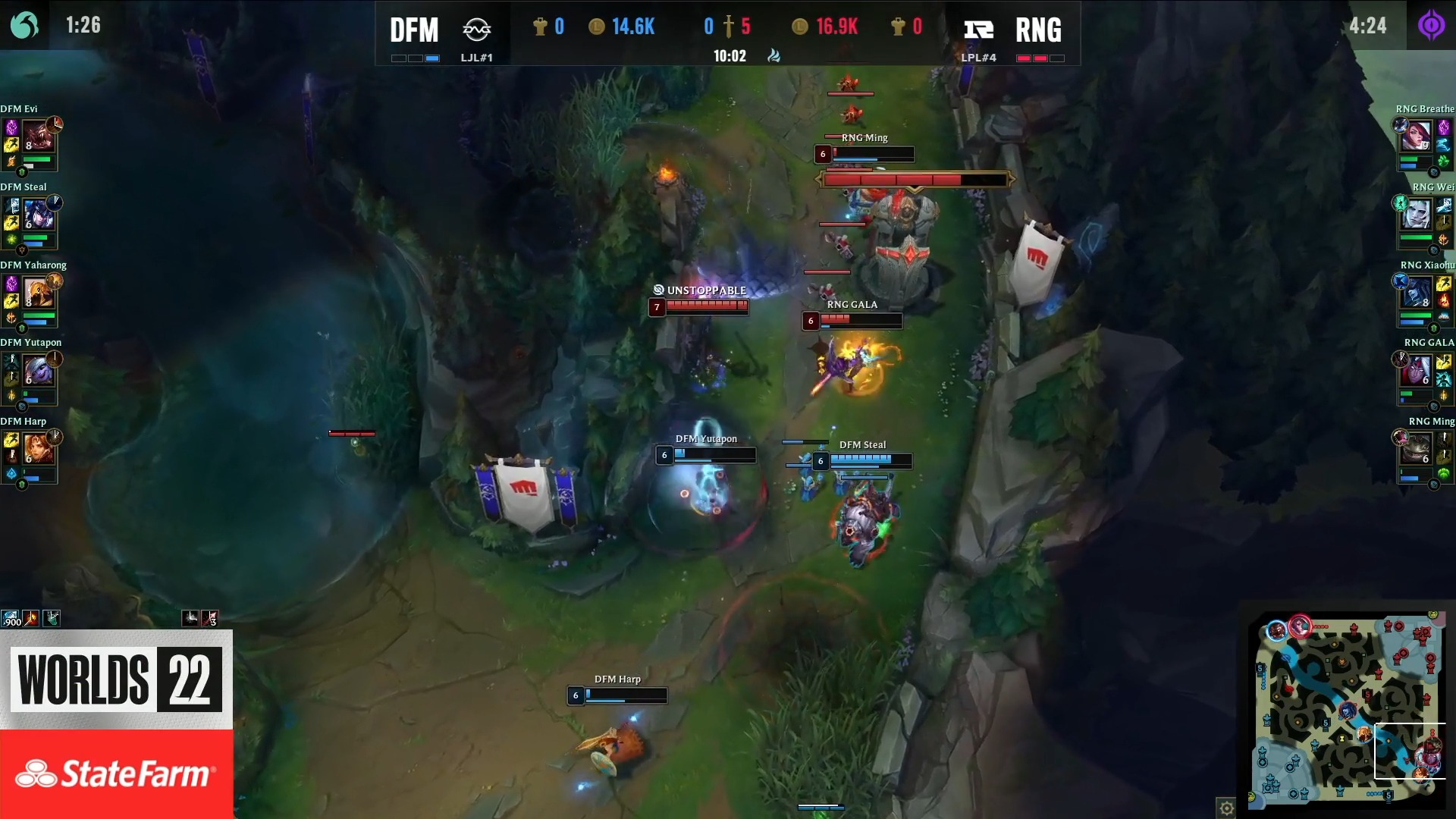Toggle DFM Harp's heal summoner spell
The width and height of the screenshot is (1456, 819).
pos(11,455)
